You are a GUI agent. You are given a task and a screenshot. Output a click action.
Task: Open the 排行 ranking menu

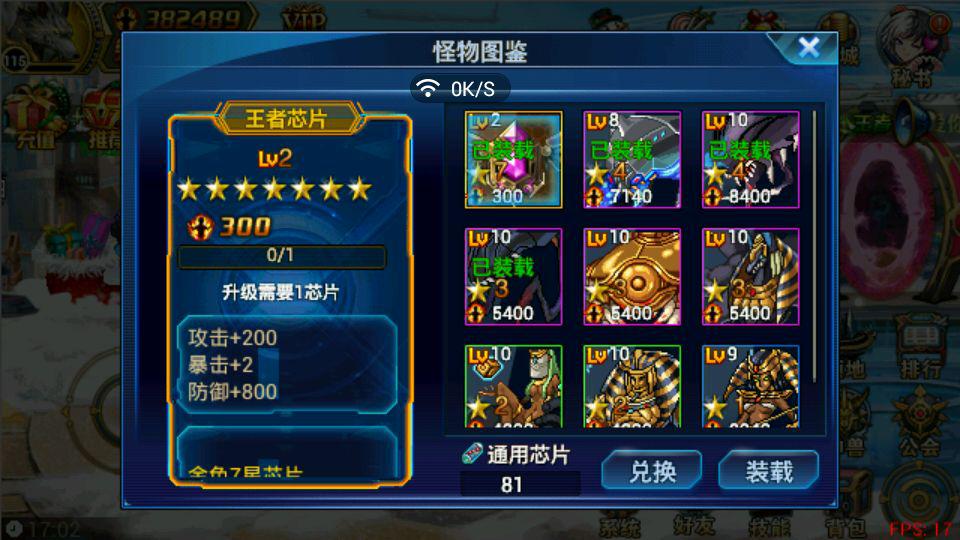[920, 350]
